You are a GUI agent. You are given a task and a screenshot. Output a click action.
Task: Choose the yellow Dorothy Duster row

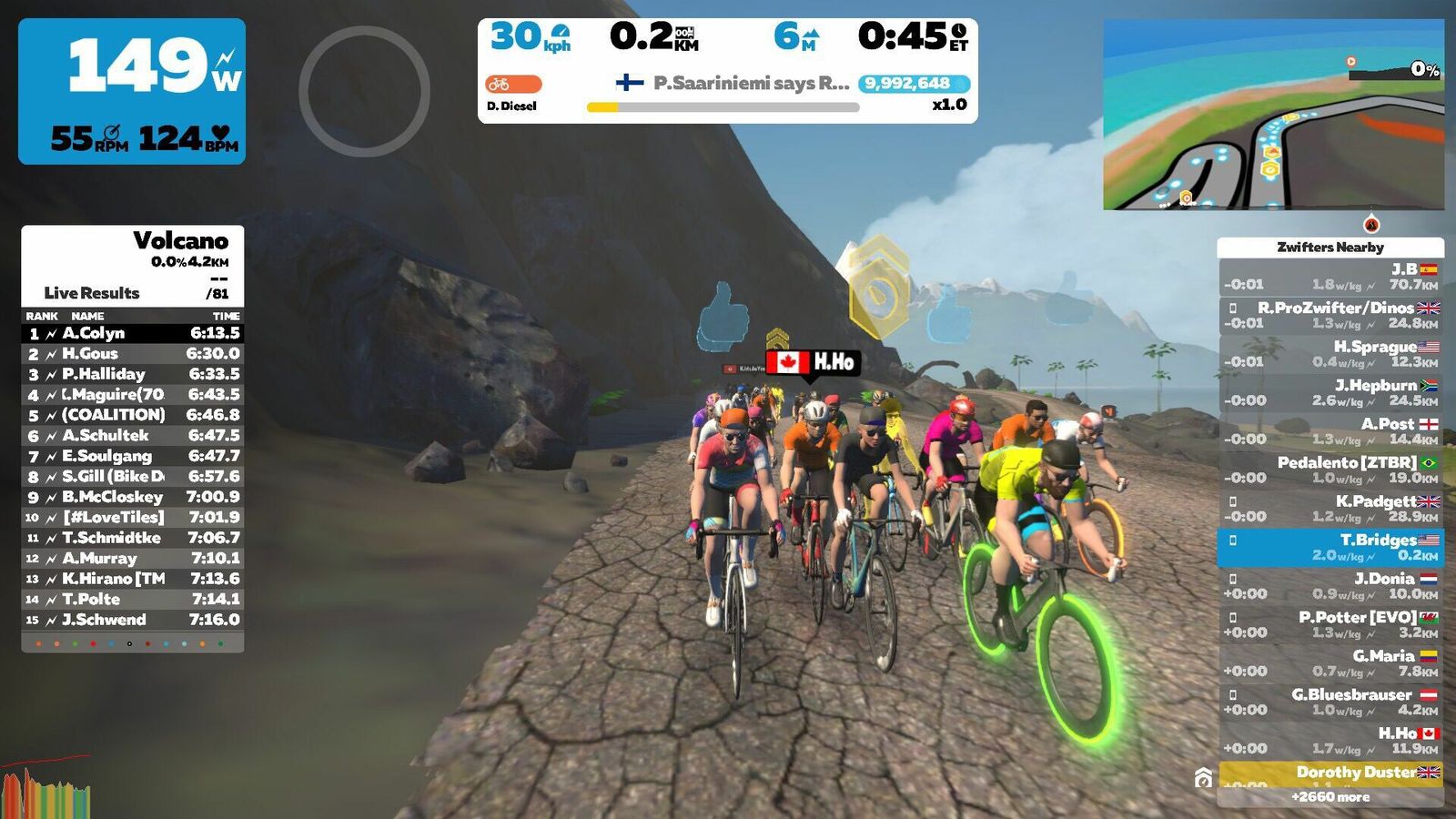coord(1330,773)
